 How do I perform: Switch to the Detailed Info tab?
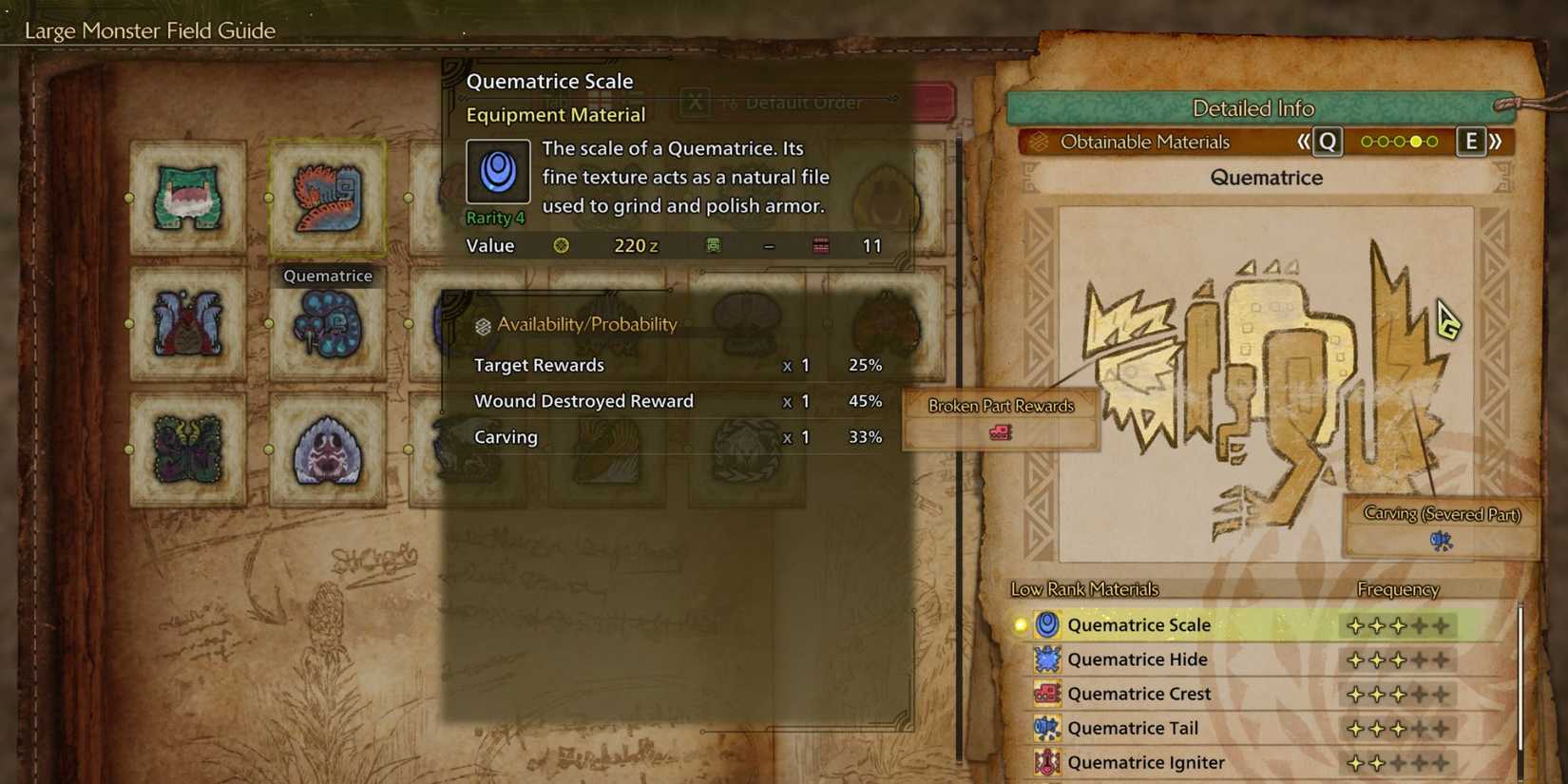coord(1252,107)
